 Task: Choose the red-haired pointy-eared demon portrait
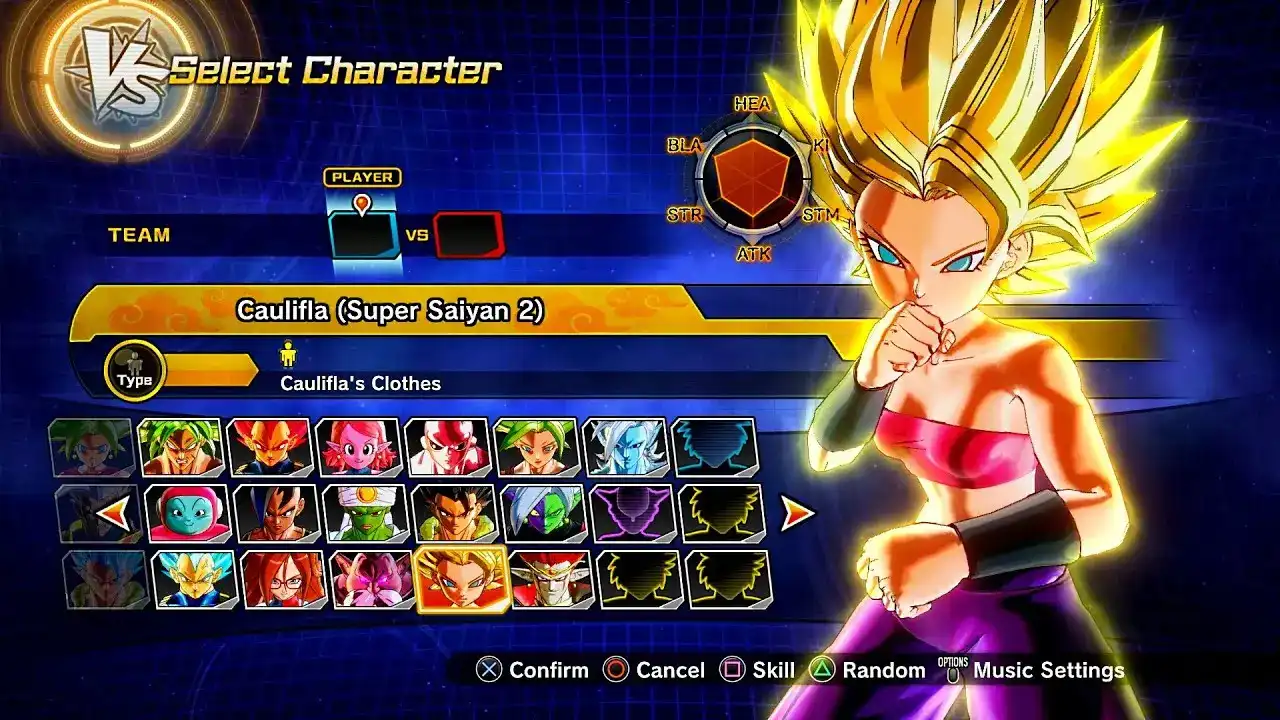[x=550, y=579]
